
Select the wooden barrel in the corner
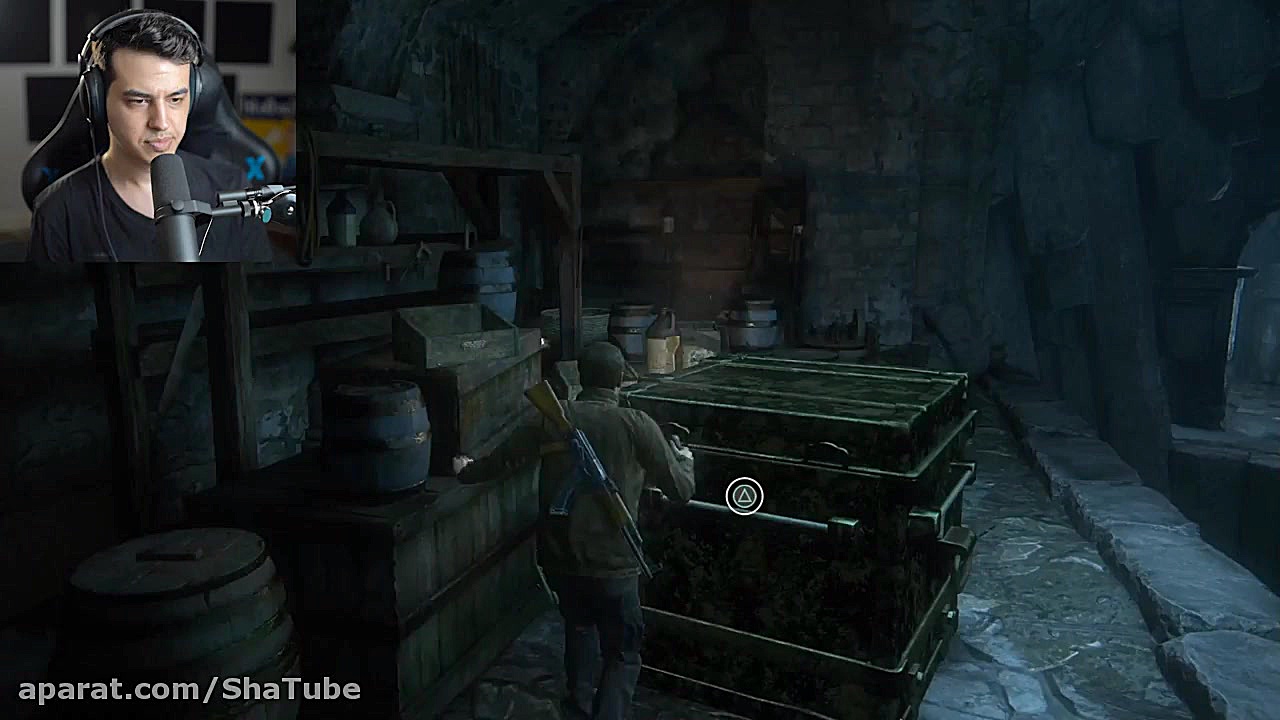click(x=165, y=590)
